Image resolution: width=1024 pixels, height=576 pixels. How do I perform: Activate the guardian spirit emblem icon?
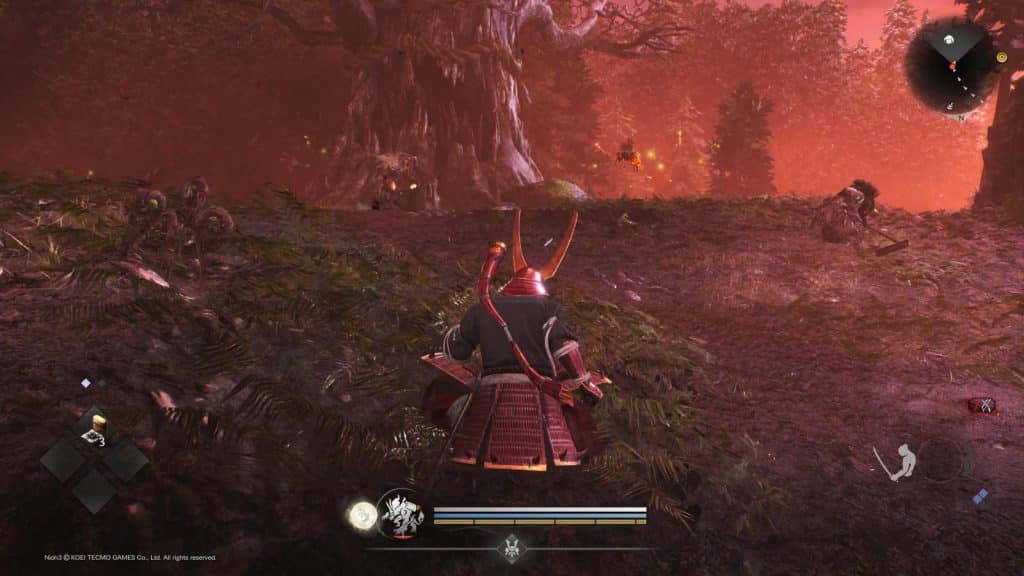tap(400, 514)
